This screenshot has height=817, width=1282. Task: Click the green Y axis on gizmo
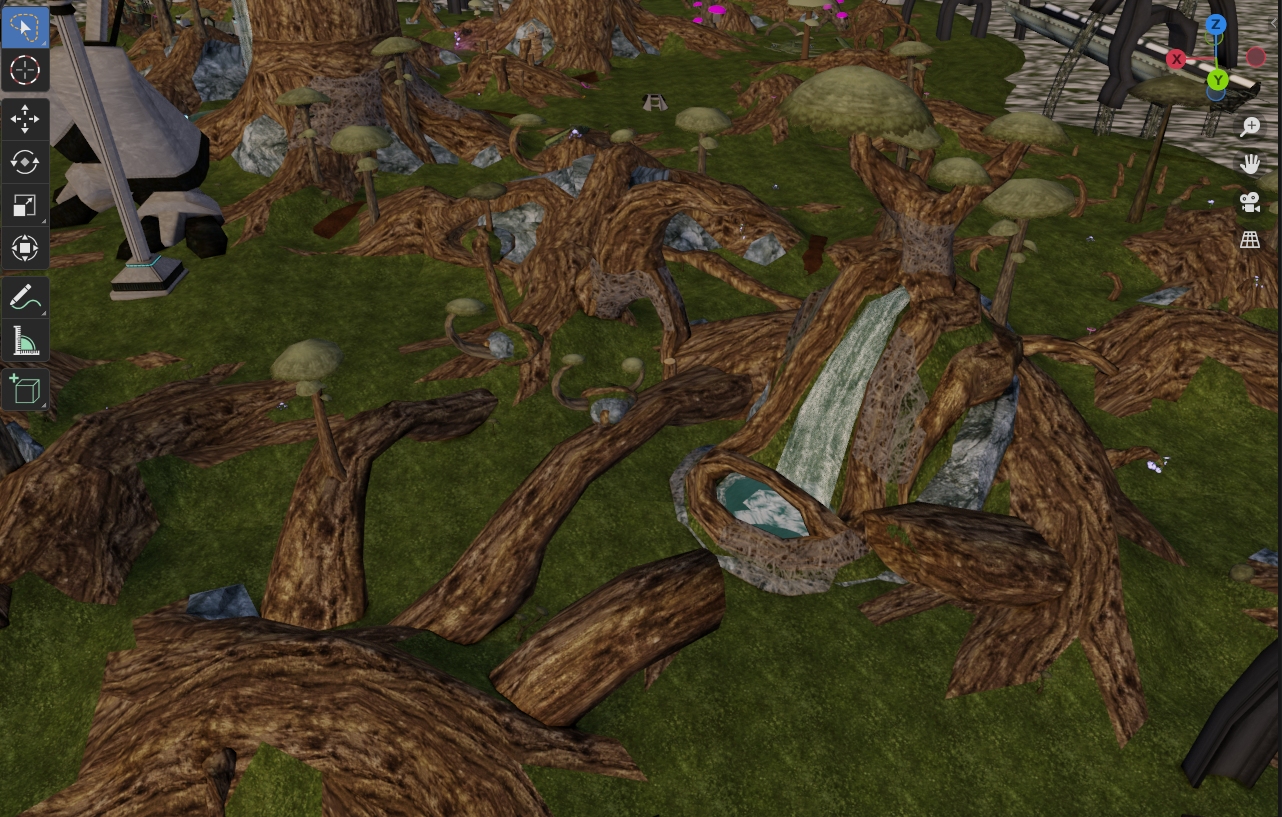(1217, 80)
